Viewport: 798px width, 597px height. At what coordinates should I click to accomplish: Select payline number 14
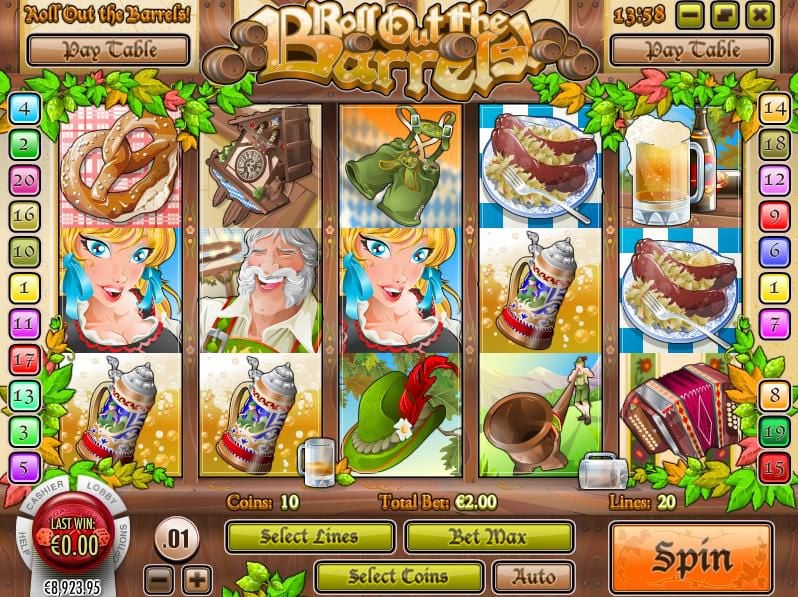(774, 107)
